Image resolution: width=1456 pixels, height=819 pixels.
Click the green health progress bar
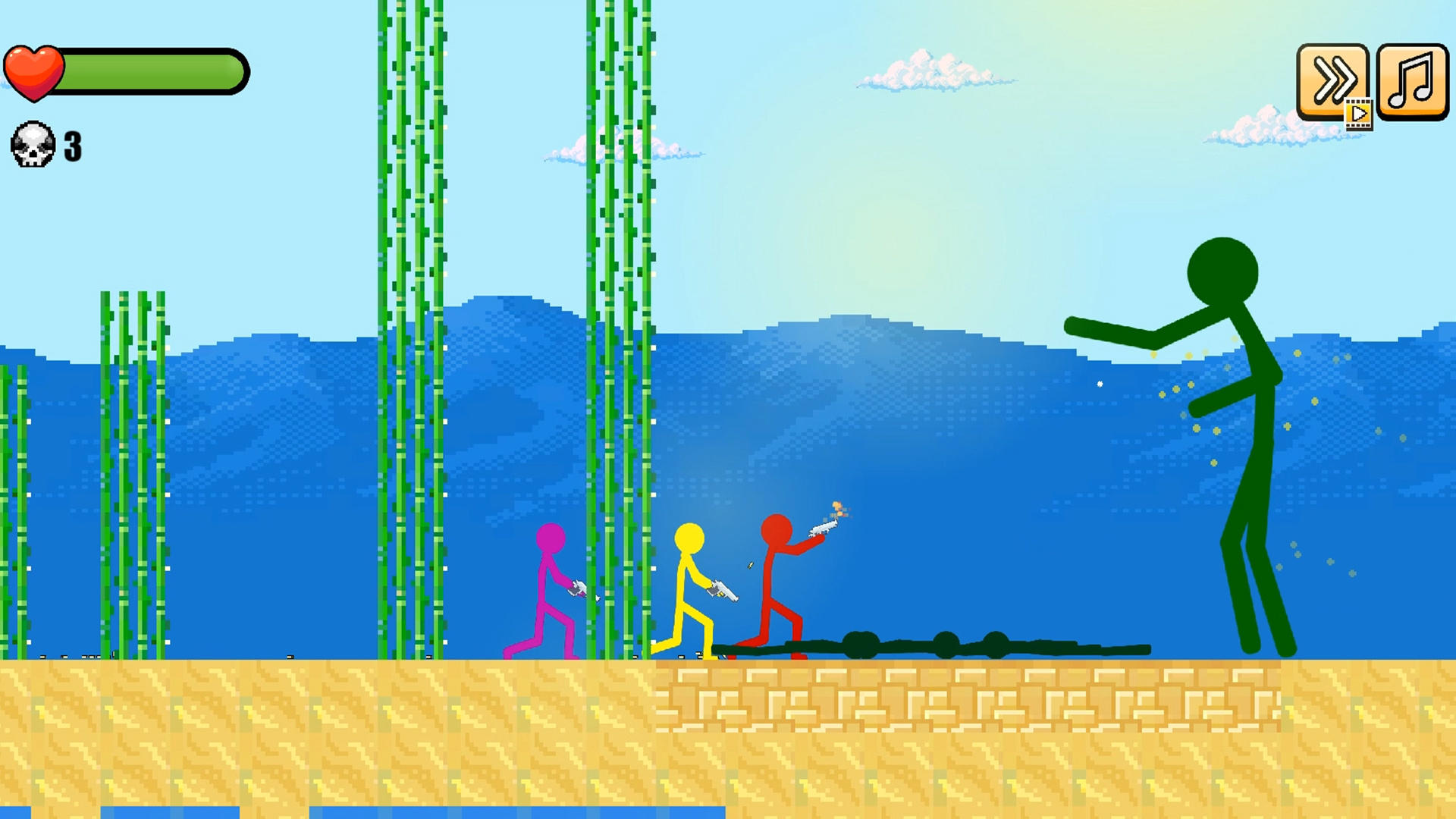click(152, 70)
